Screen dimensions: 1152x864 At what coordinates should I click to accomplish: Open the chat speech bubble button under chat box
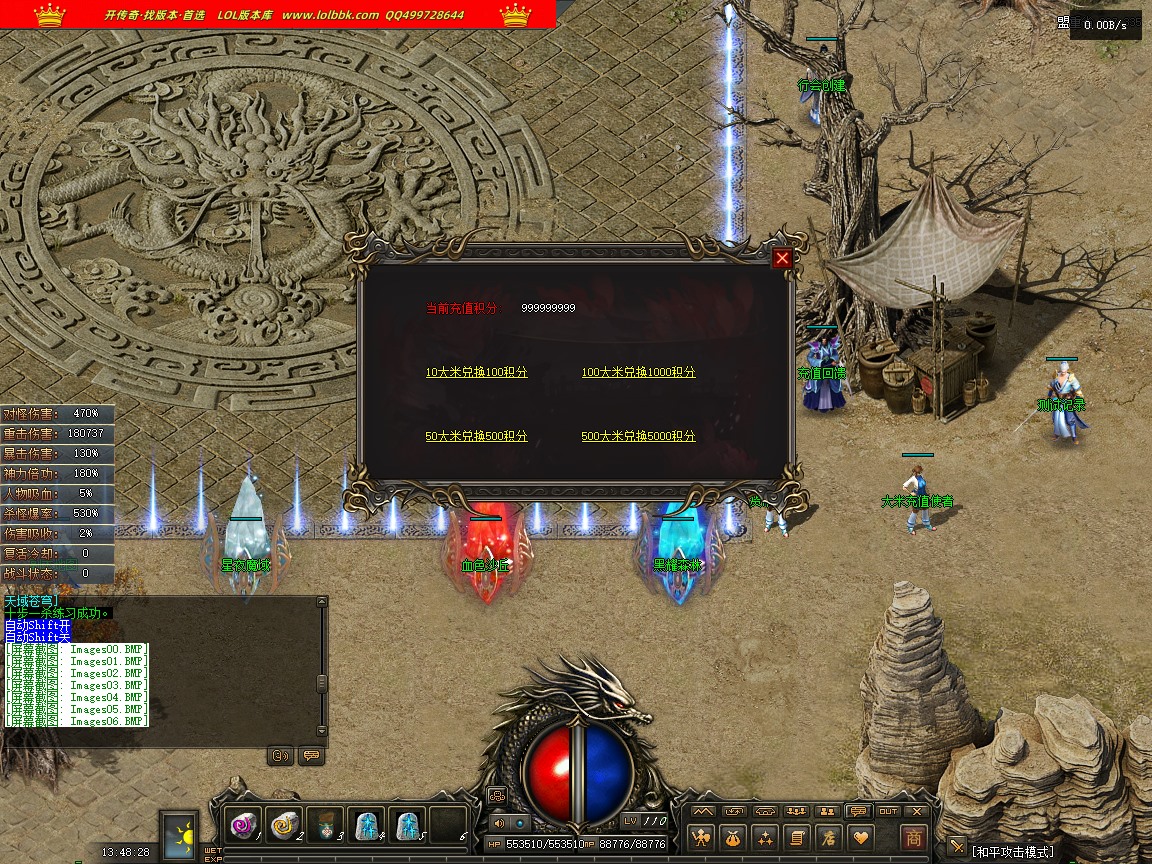[x=311, y=756]
